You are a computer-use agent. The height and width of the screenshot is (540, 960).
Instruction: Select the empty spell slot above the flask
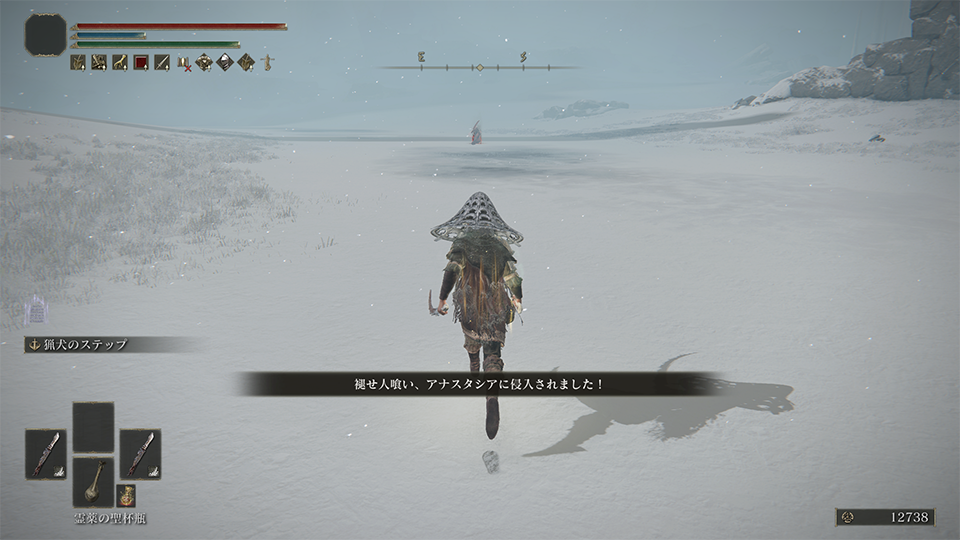tap(92, 427)
